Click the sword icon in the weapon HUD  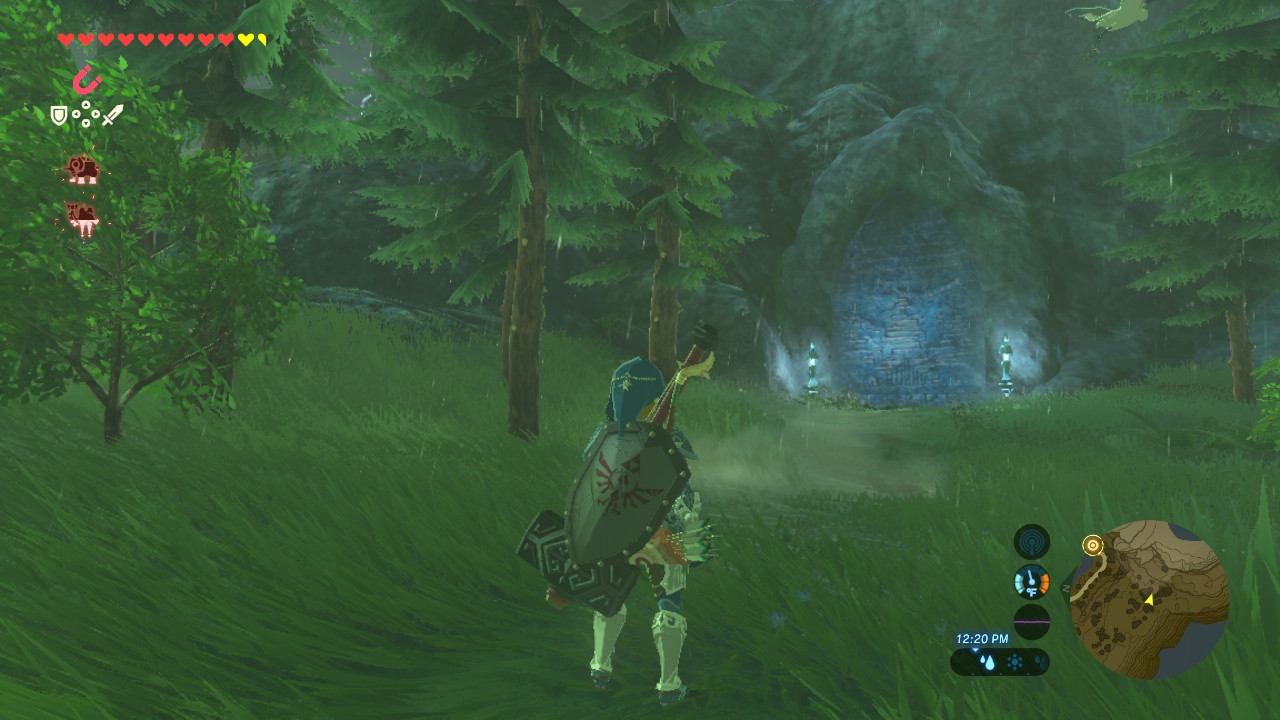[x=112, y=115]
